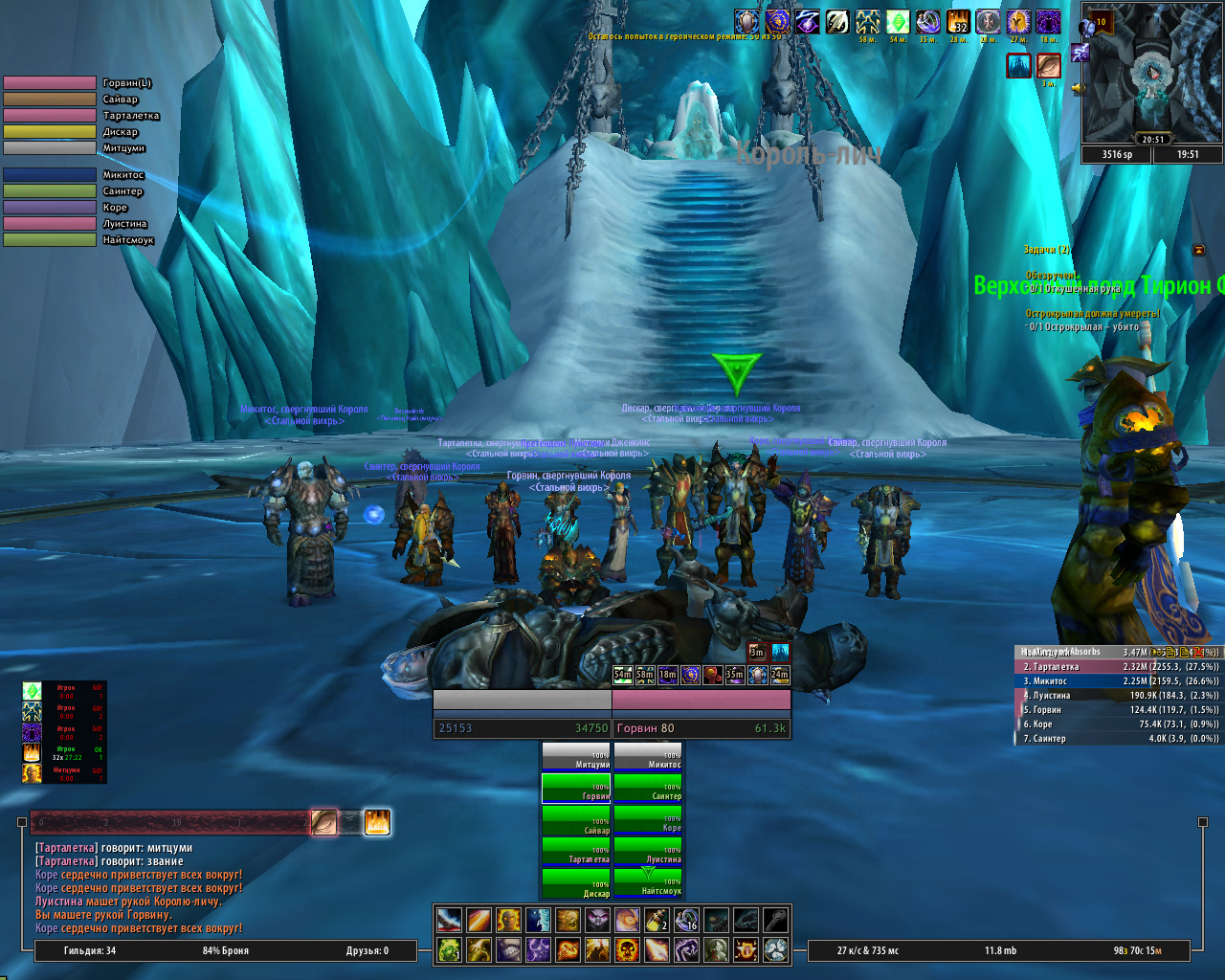Open the Друзья friends panel
This screenshot has width=1225, height=980.
[367, 950]
